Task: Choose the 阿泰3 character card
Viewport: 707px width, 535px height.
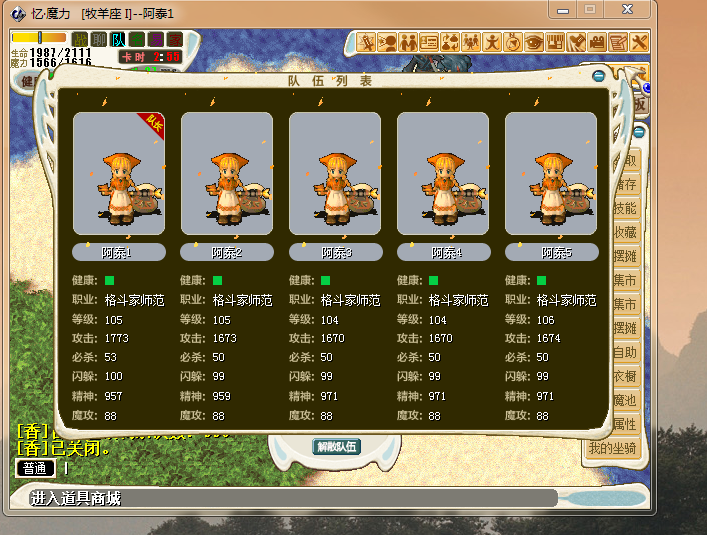Action: coord(334,174)
